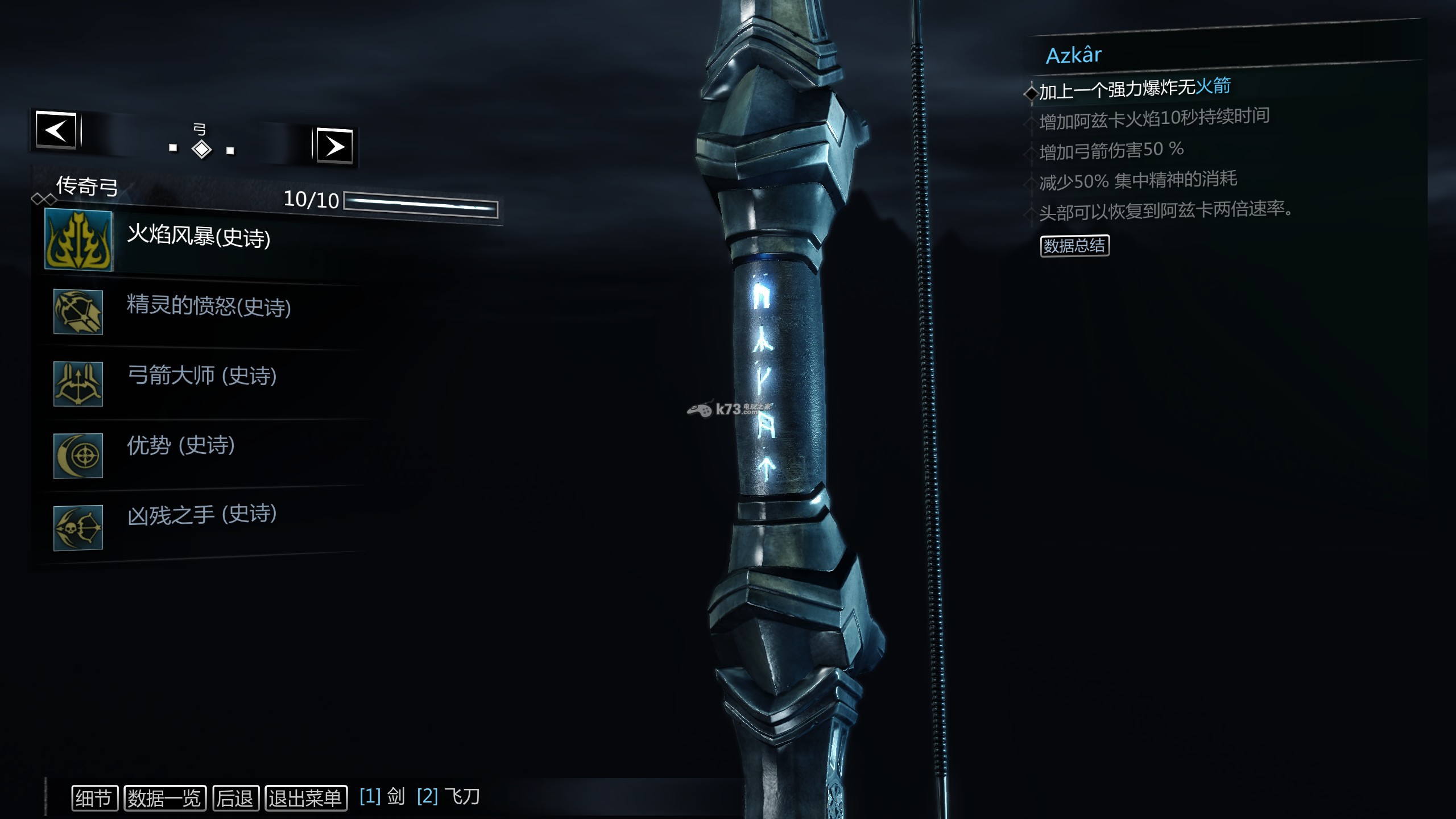Click the 细节 details button
This screenshot has height=819, width=1456.
(x=94, y=798)
